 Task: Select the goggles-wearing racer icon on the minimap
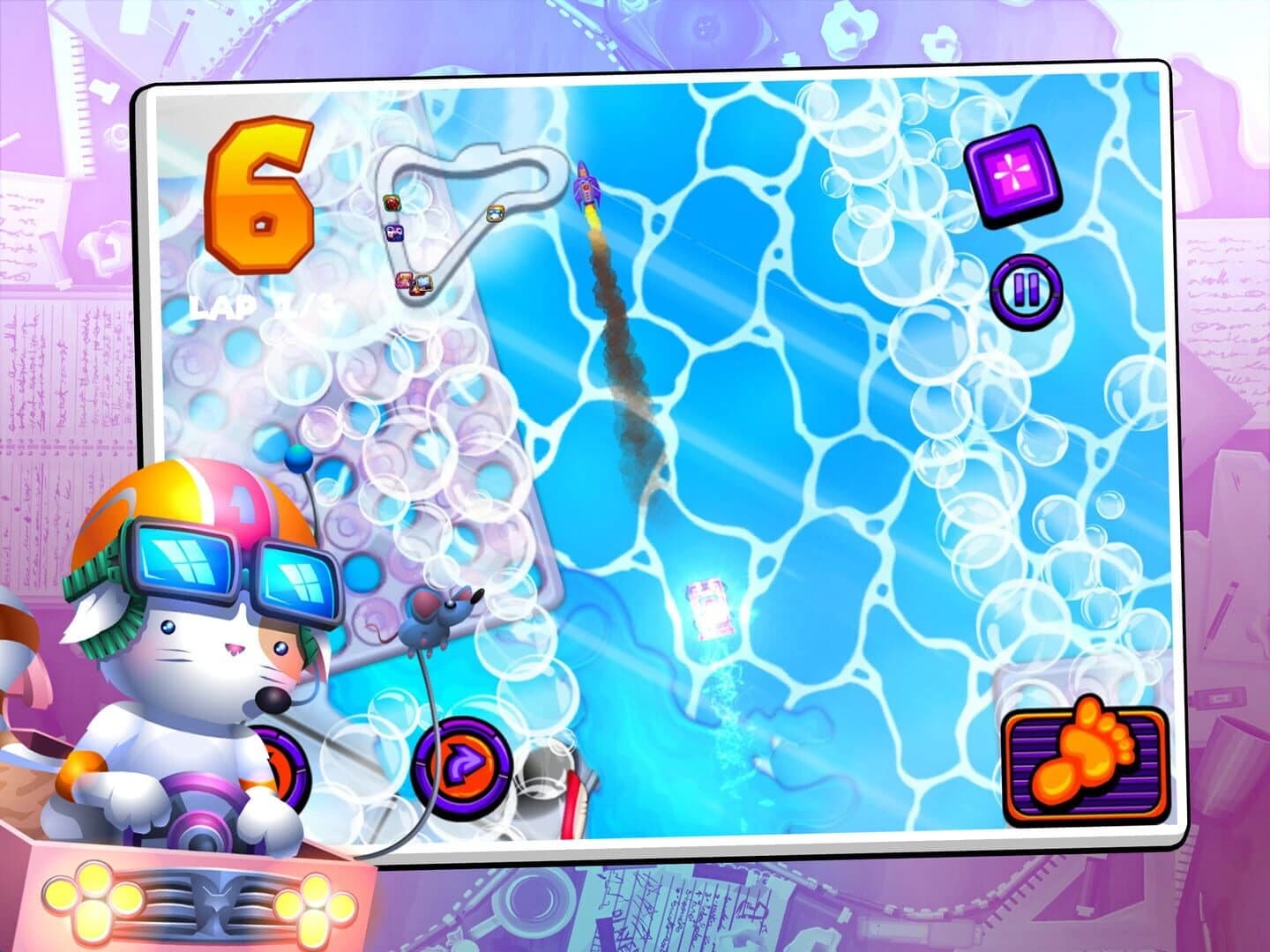tap(496, 214)
